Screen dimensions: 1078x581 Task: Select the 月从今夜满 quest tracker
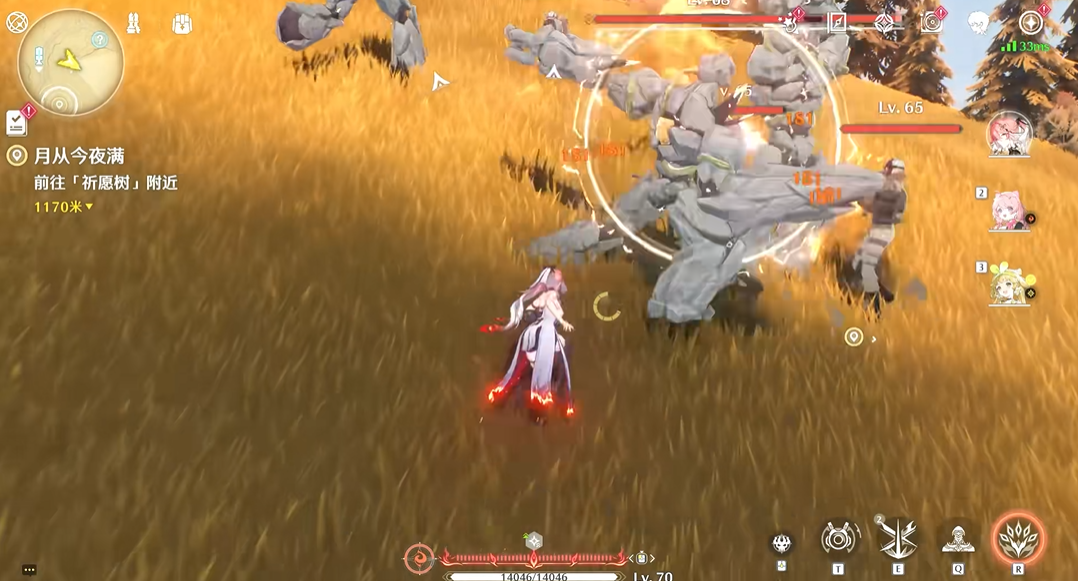coord(79,156)
